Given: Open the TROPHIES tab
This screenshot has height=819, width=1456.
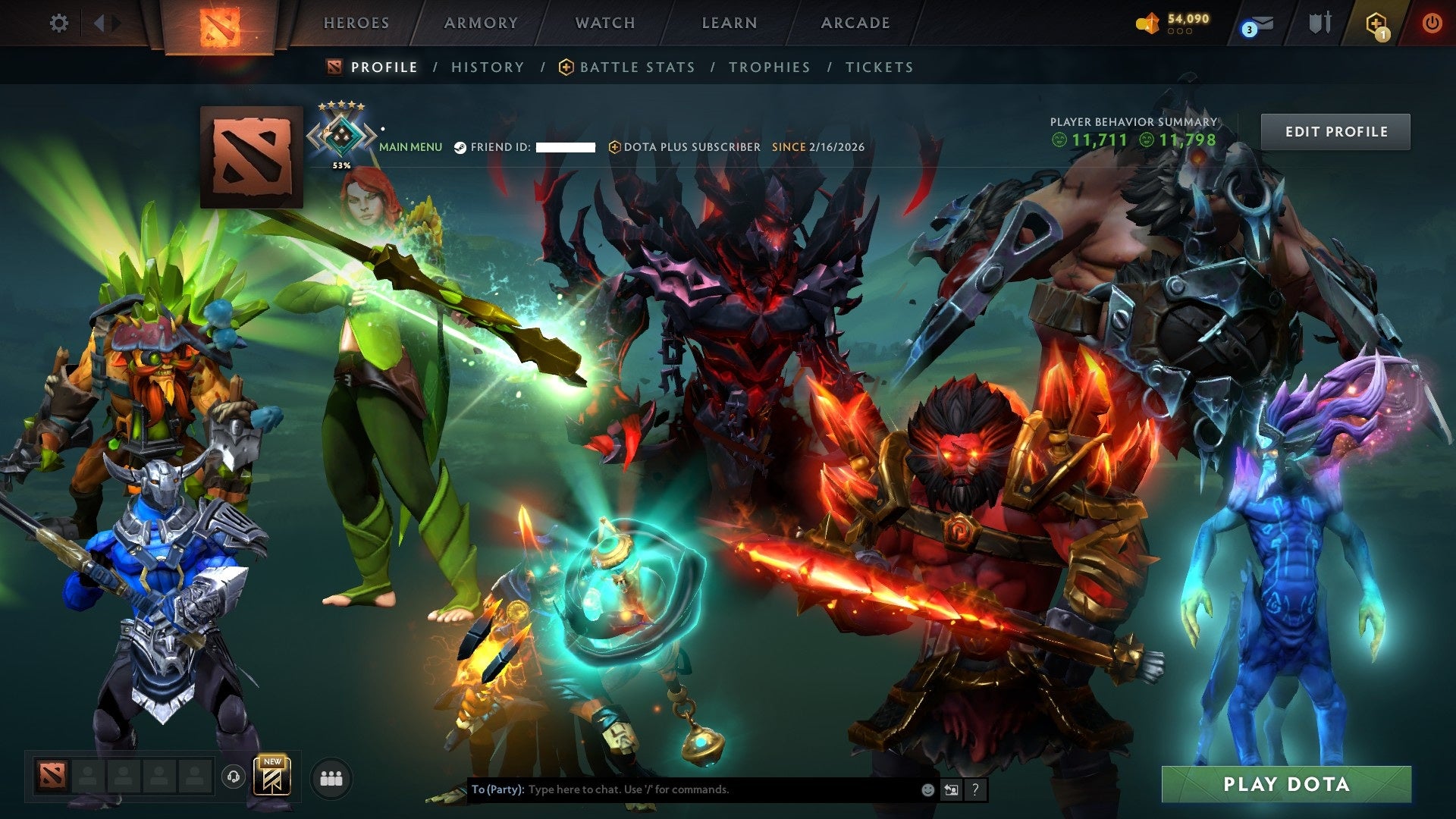Looking at the screenshot, I should (769, 67).
